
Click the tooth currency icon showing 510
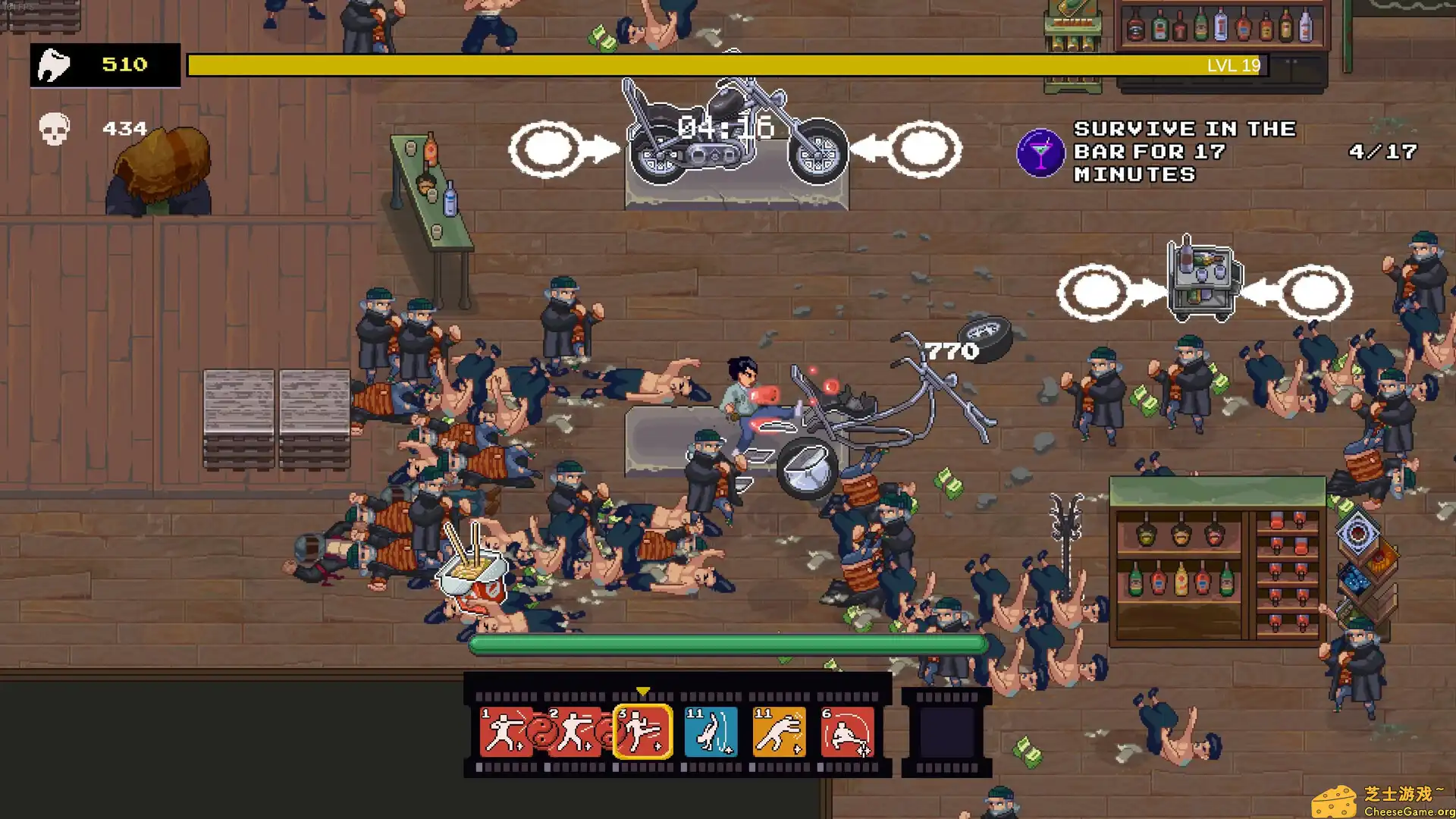pyautogui.click(x=53, y=65)
